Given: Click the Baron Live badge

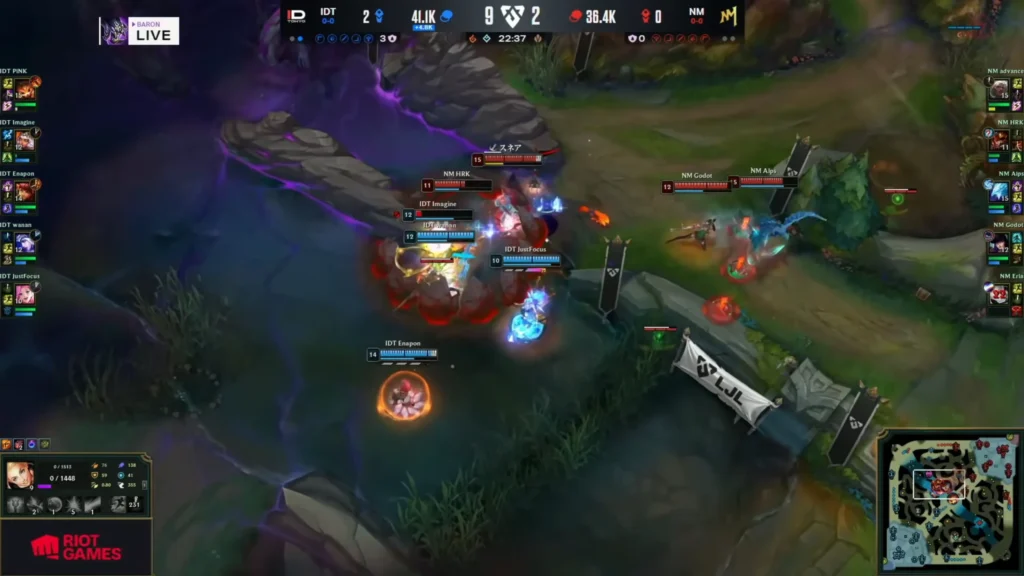Looking at the screenshot, I should click(140, 31).
